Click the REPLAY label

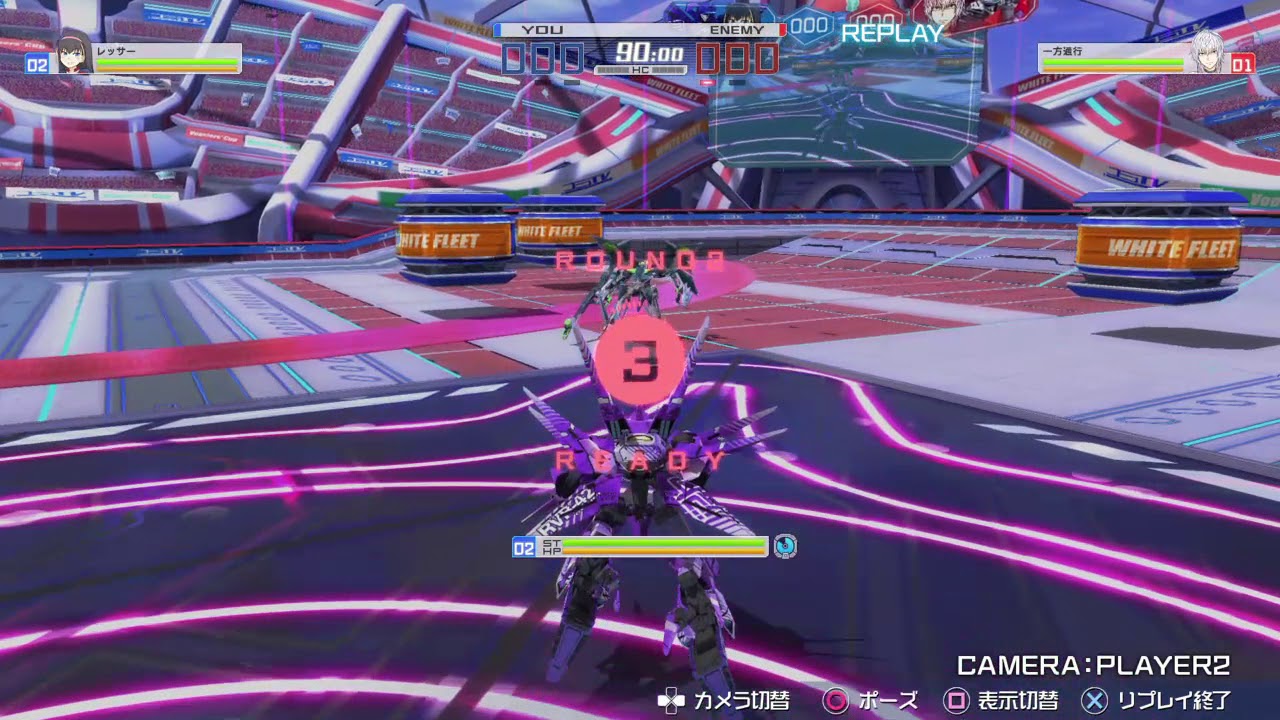tap(889, 34)
